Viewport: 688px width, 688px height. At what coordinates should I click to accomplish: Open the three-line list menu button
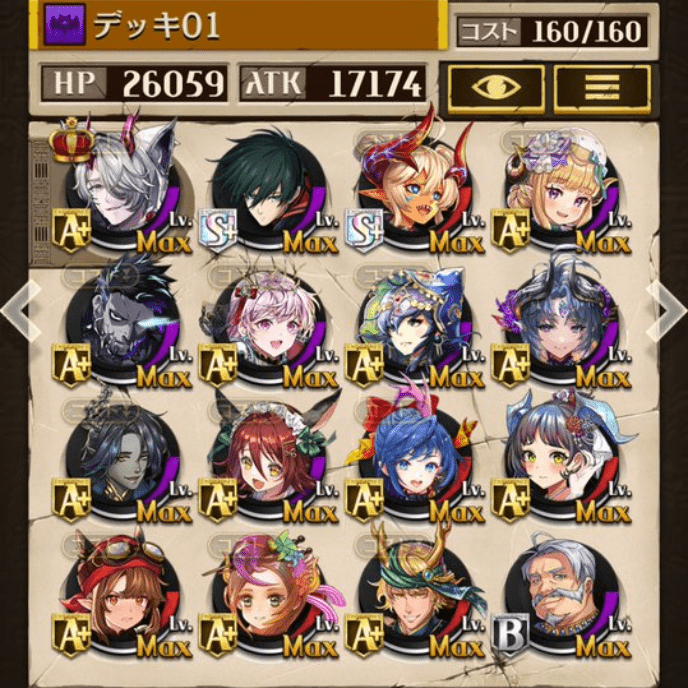click(602, 87)
